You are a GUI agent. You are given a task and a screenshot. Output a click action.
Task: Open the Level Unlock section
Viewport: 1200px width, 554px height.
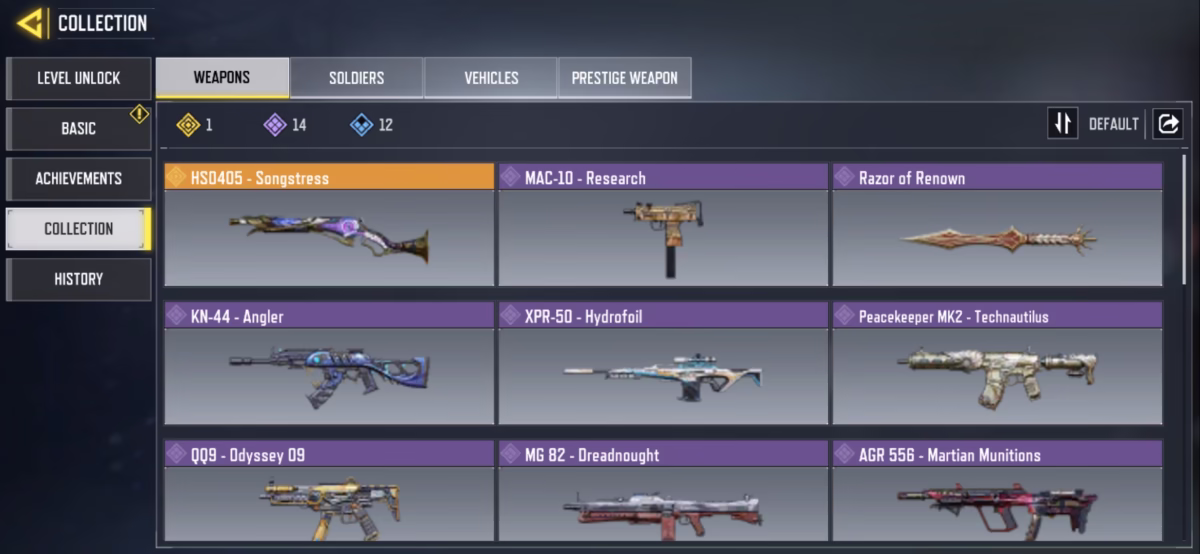(79, 78)
